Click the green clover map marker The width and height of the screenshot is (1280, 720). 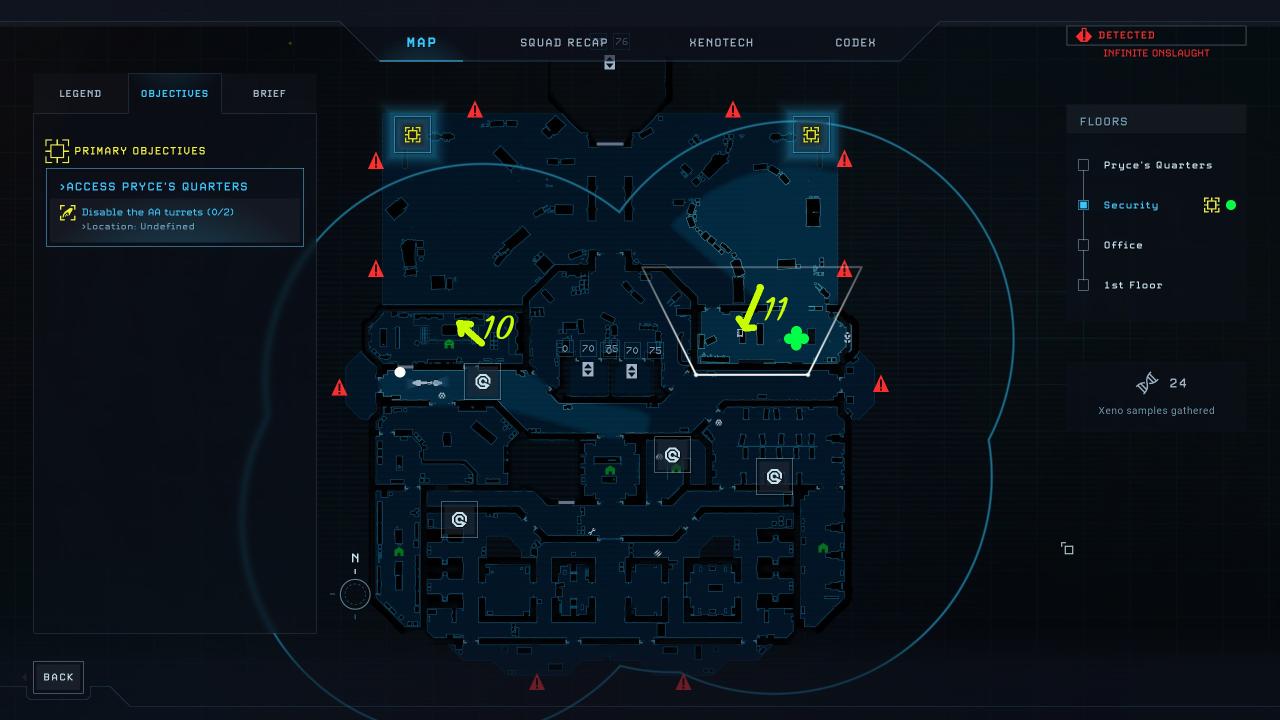(x=796, y=339)
